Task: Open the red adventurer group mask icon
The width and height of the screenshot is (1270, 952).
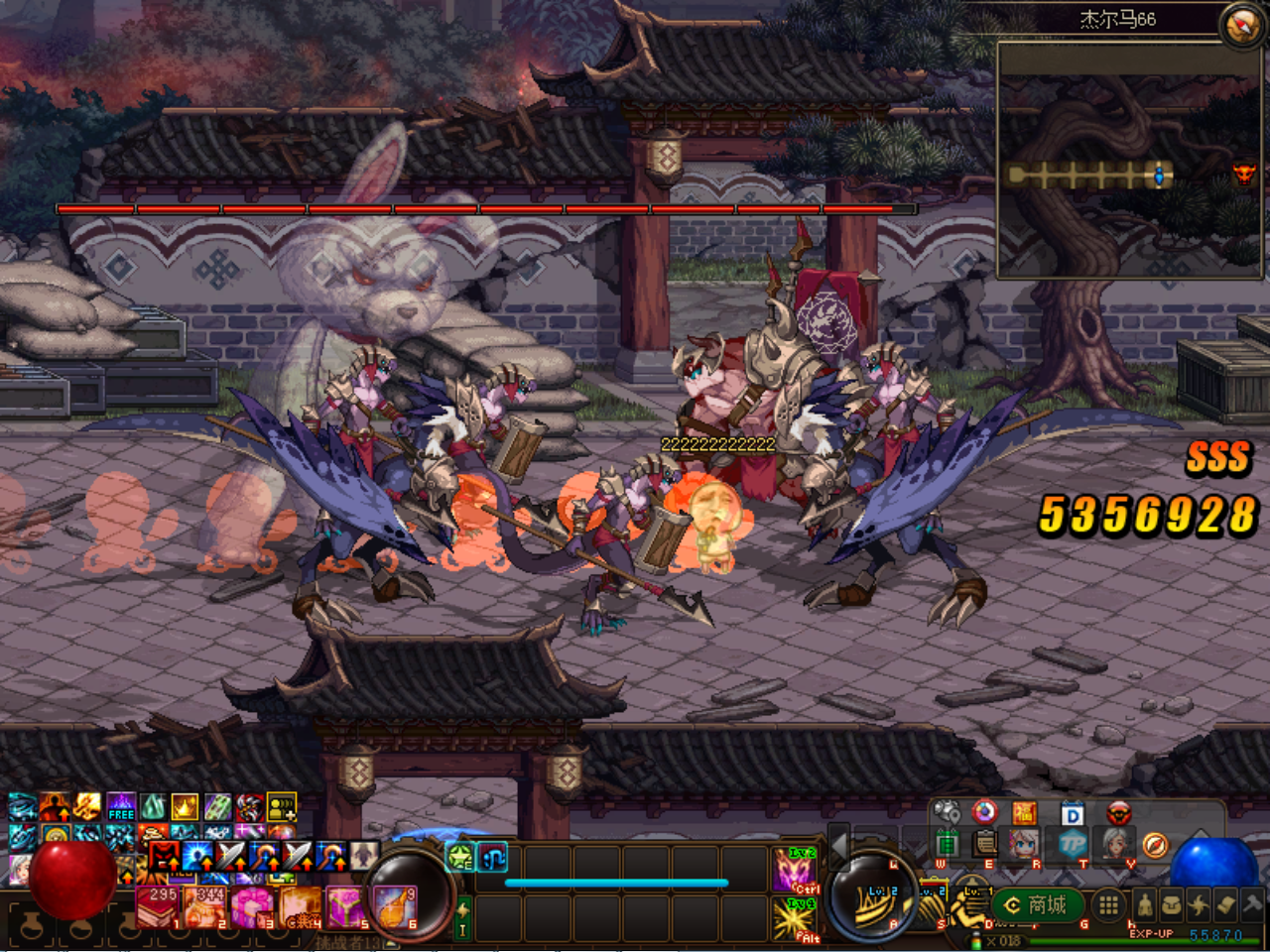Action: point(1118,813)
